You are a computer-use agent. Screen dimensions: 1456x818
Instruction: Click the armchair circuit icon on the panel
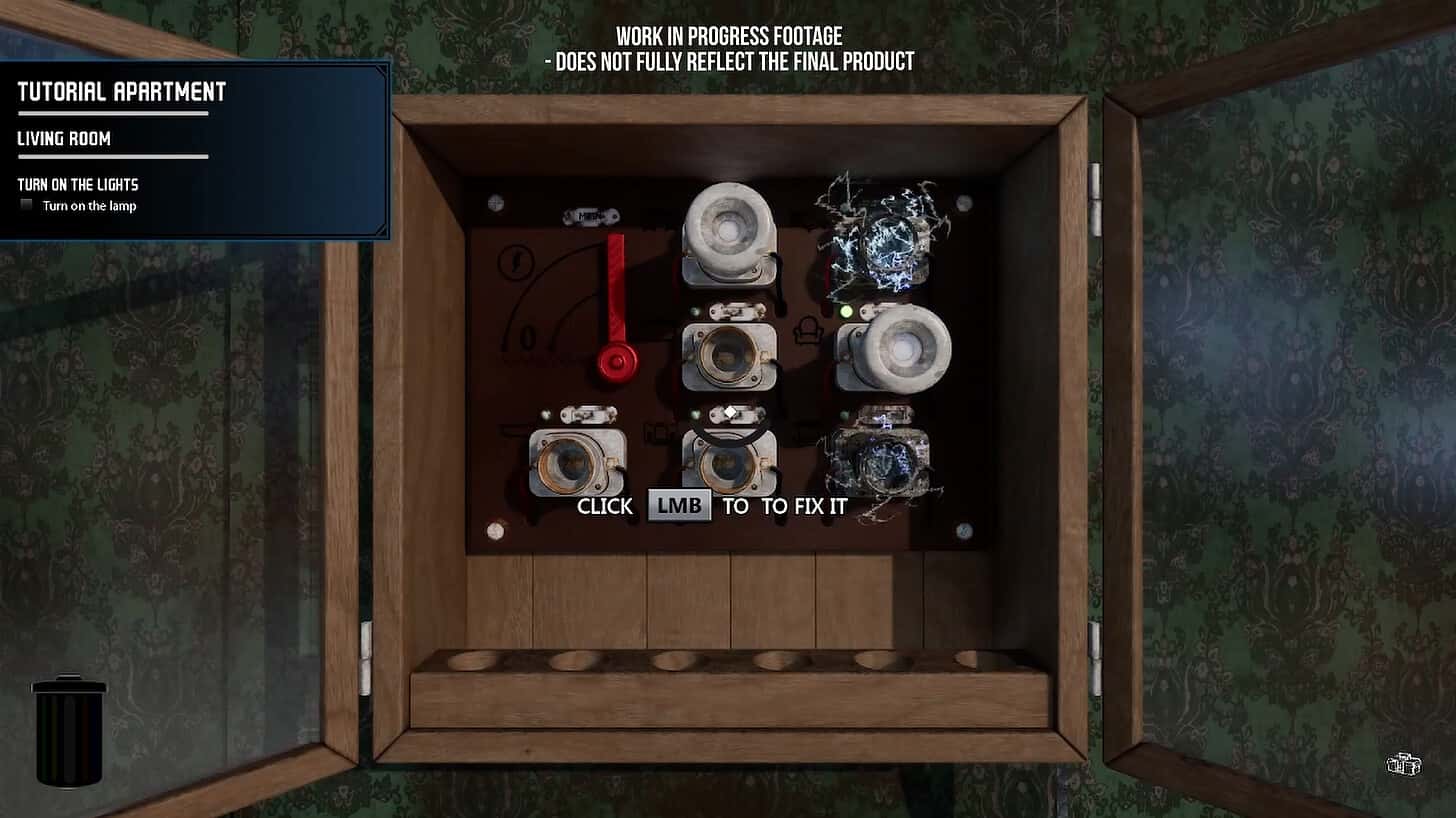point(810,331)
